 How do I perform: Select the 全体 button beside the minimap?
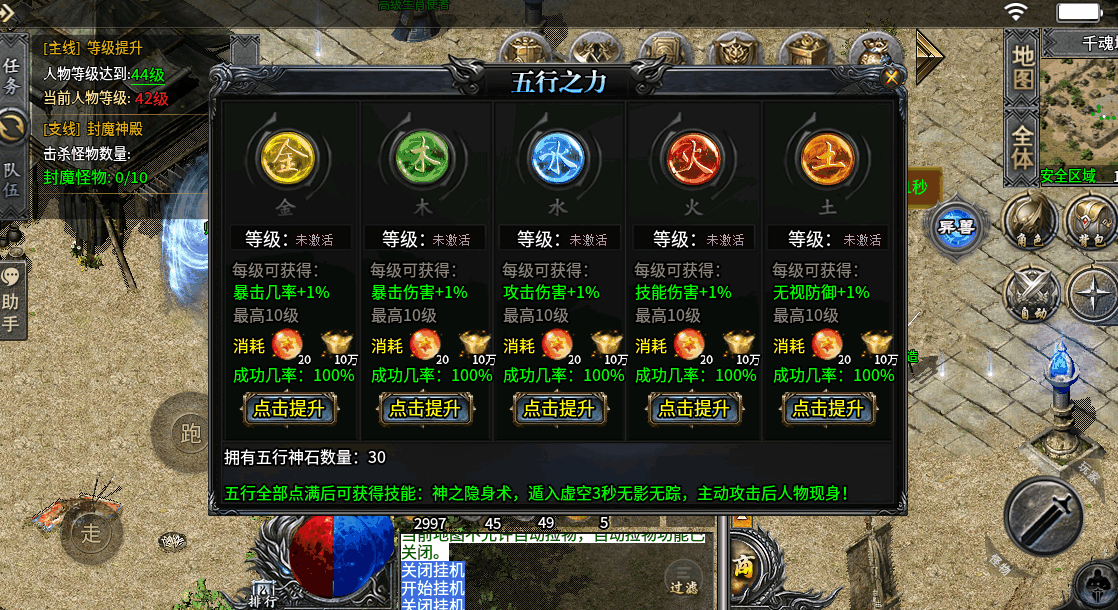click(x=1022, y=146)
